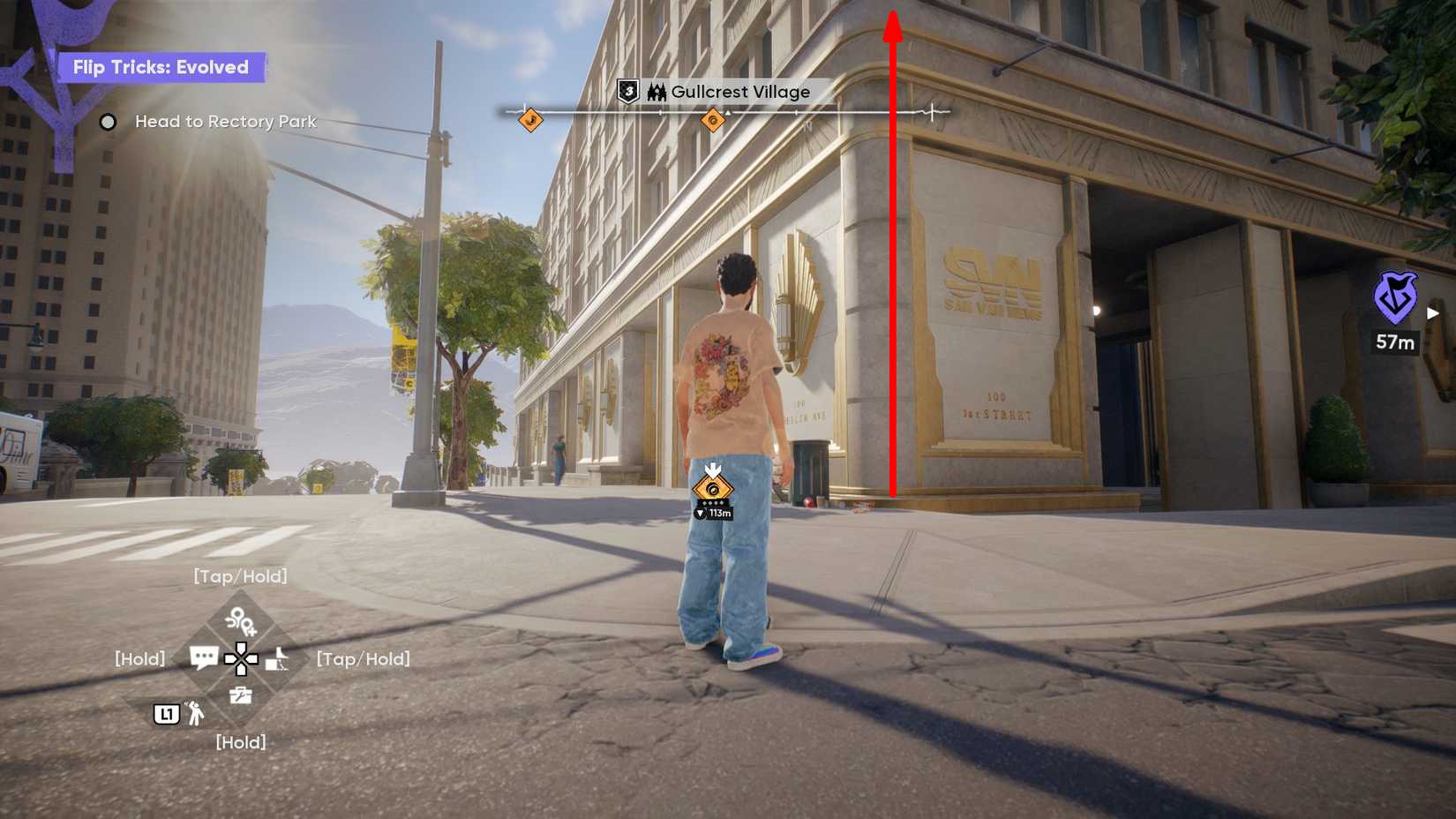Expand the center orange compass objective marker
Image resolution: width=1456 pixels, height=819 pixels.
[x=713, y=119]
